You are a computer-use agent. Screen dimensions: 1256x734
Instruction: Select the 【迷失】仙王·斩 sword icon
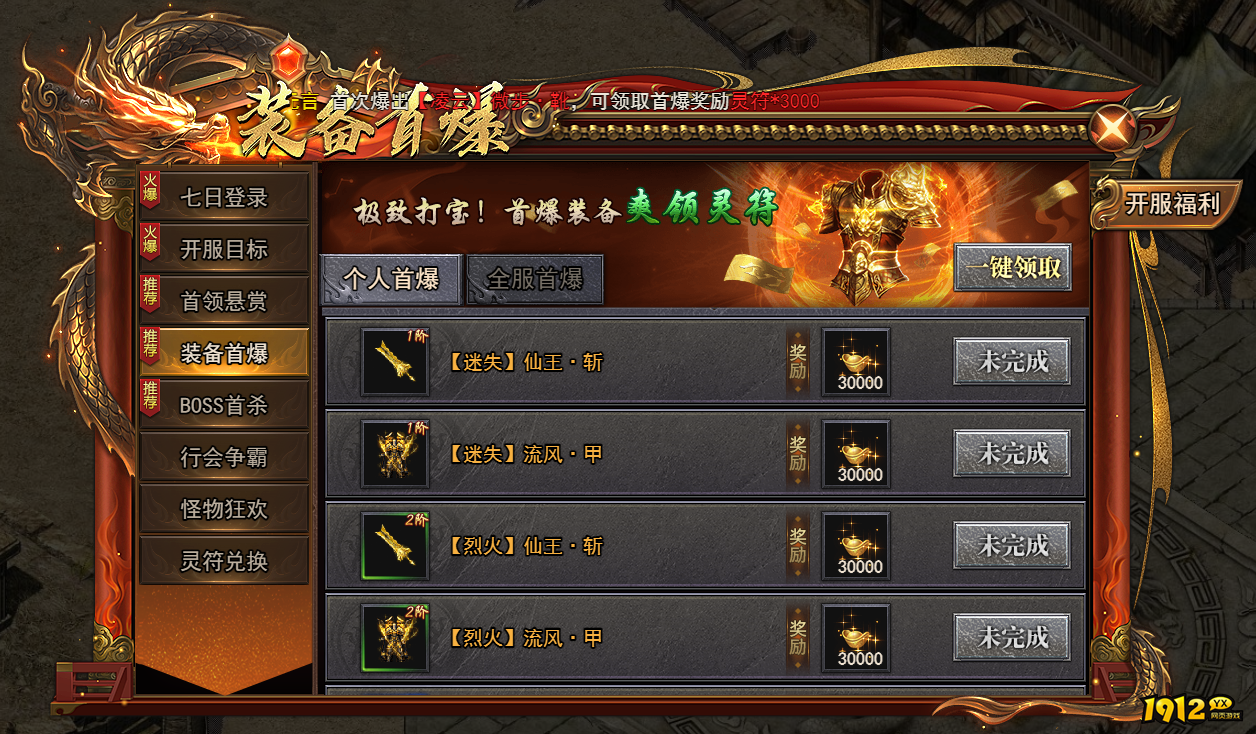click(x=394, y=362)
